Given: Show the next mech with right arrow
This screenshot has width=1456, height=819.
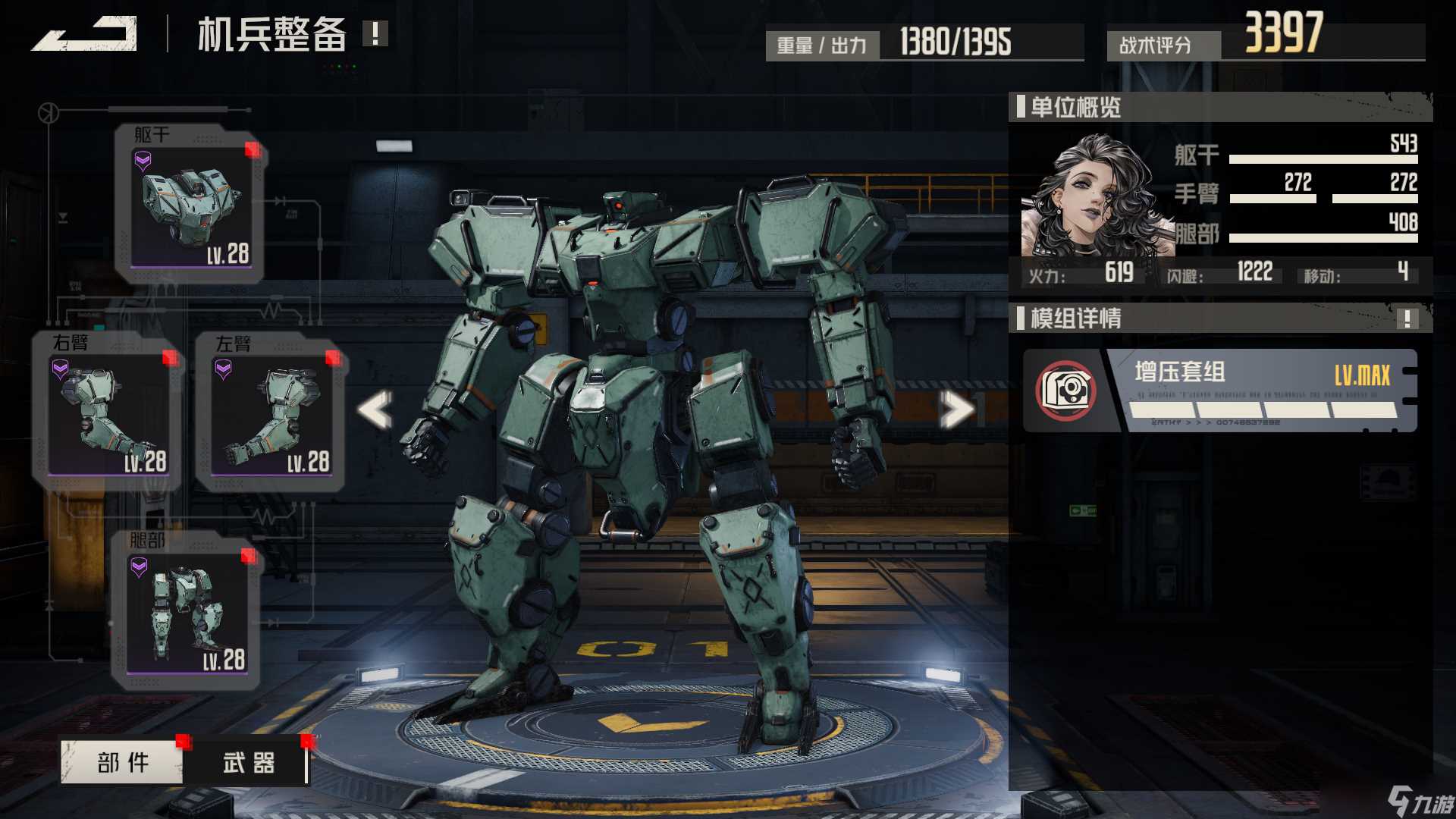Looking at the screenshot, I should pyautogui.click(x=956, y=409).
